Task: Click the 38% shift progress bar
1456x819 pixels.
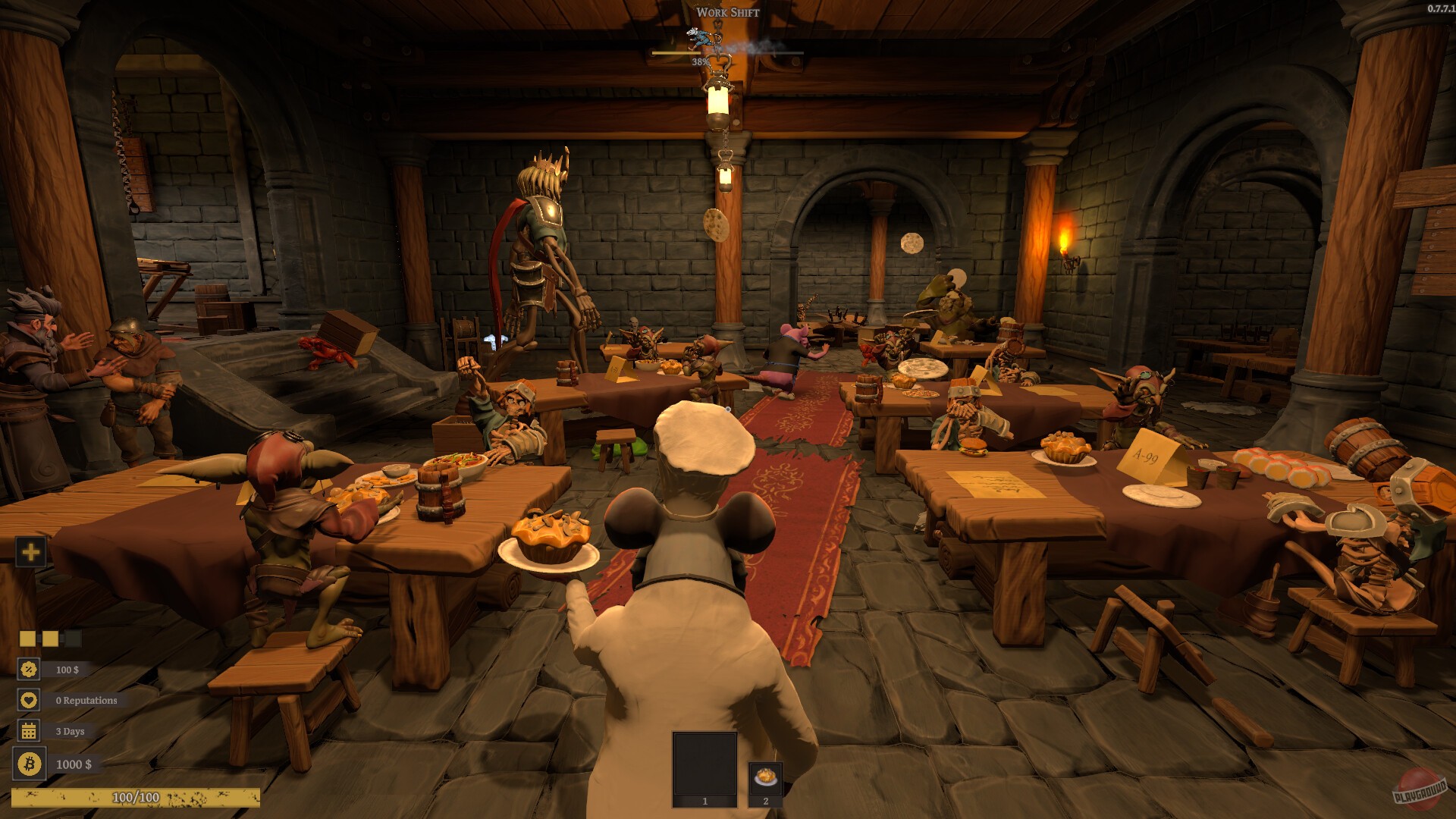Action: [x=726, y=53]
